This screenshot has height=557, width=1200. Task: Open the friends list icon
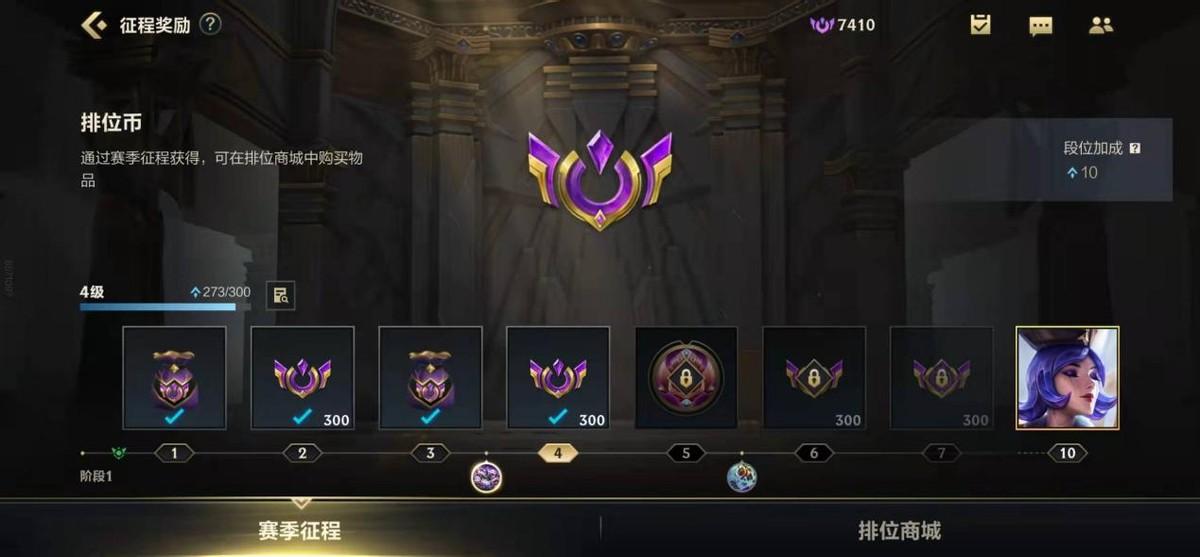tap(1101, 25)
